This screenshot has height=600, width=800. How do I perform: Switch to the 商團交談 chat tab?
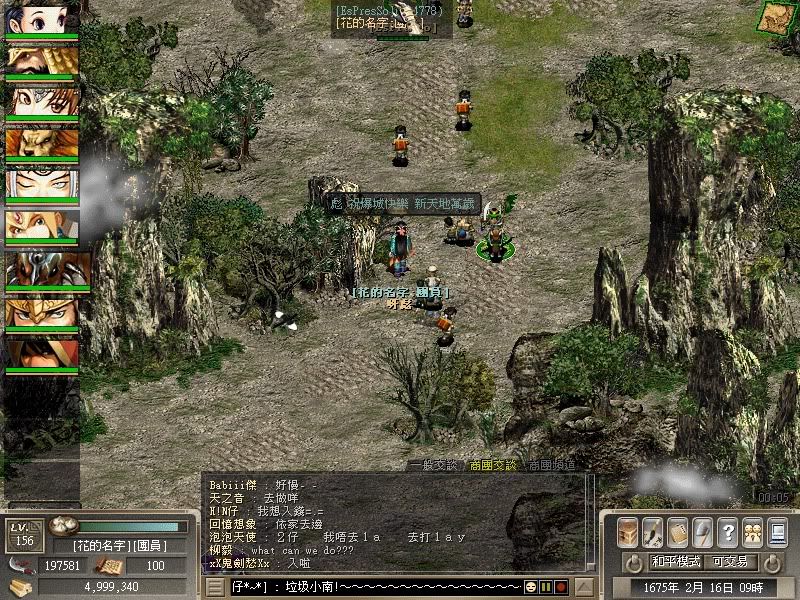[x=493, y=465]
